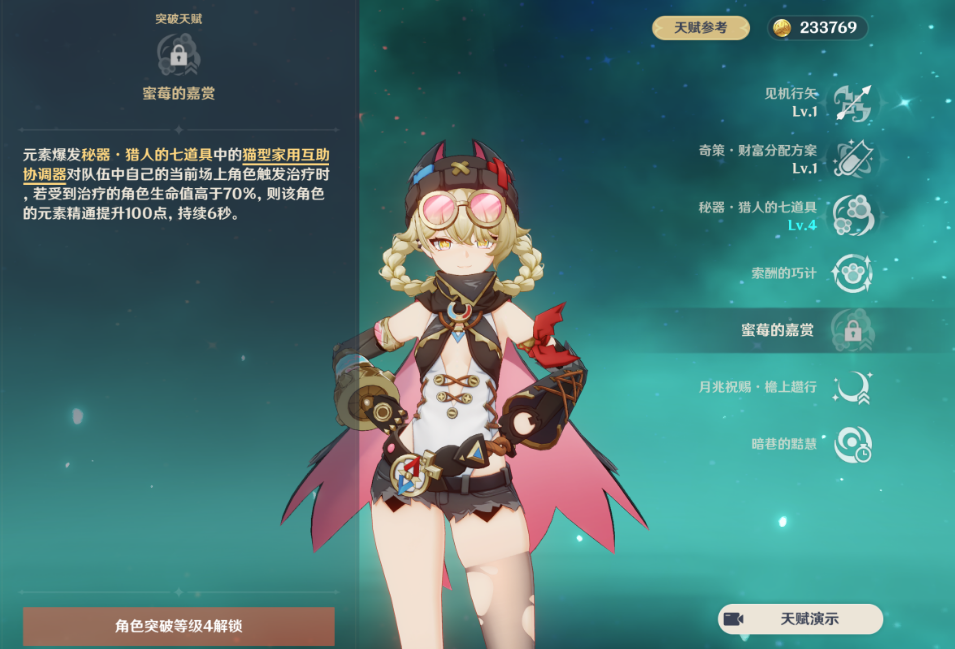Click the 角色突破等级4解锁 unlock bar
Screen dimensions: 955x649
click(178, 627)
